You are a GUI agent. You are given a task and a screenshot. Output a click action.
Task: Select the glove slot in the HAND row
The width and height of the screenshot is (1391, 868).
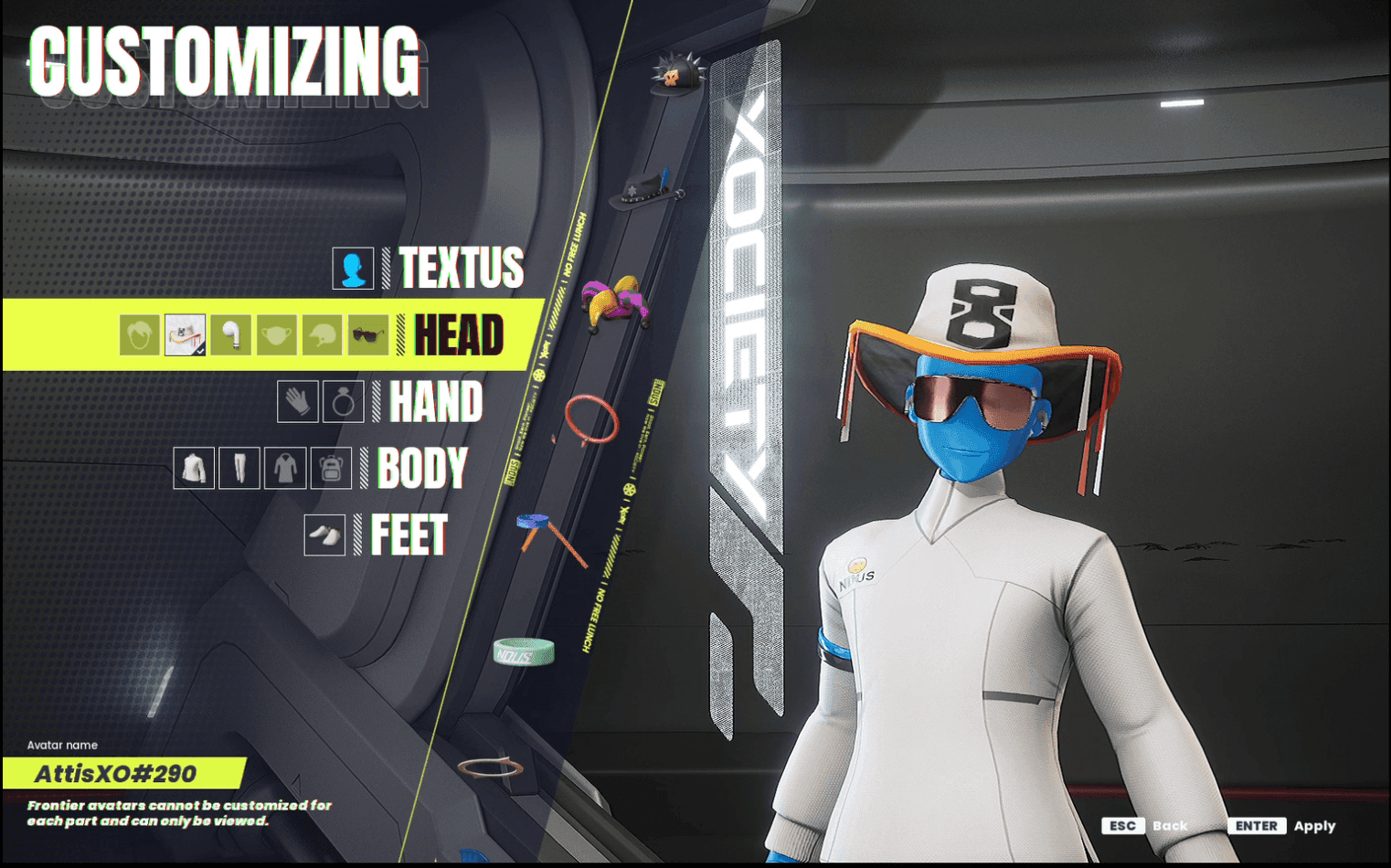click(x=297, y=401)
